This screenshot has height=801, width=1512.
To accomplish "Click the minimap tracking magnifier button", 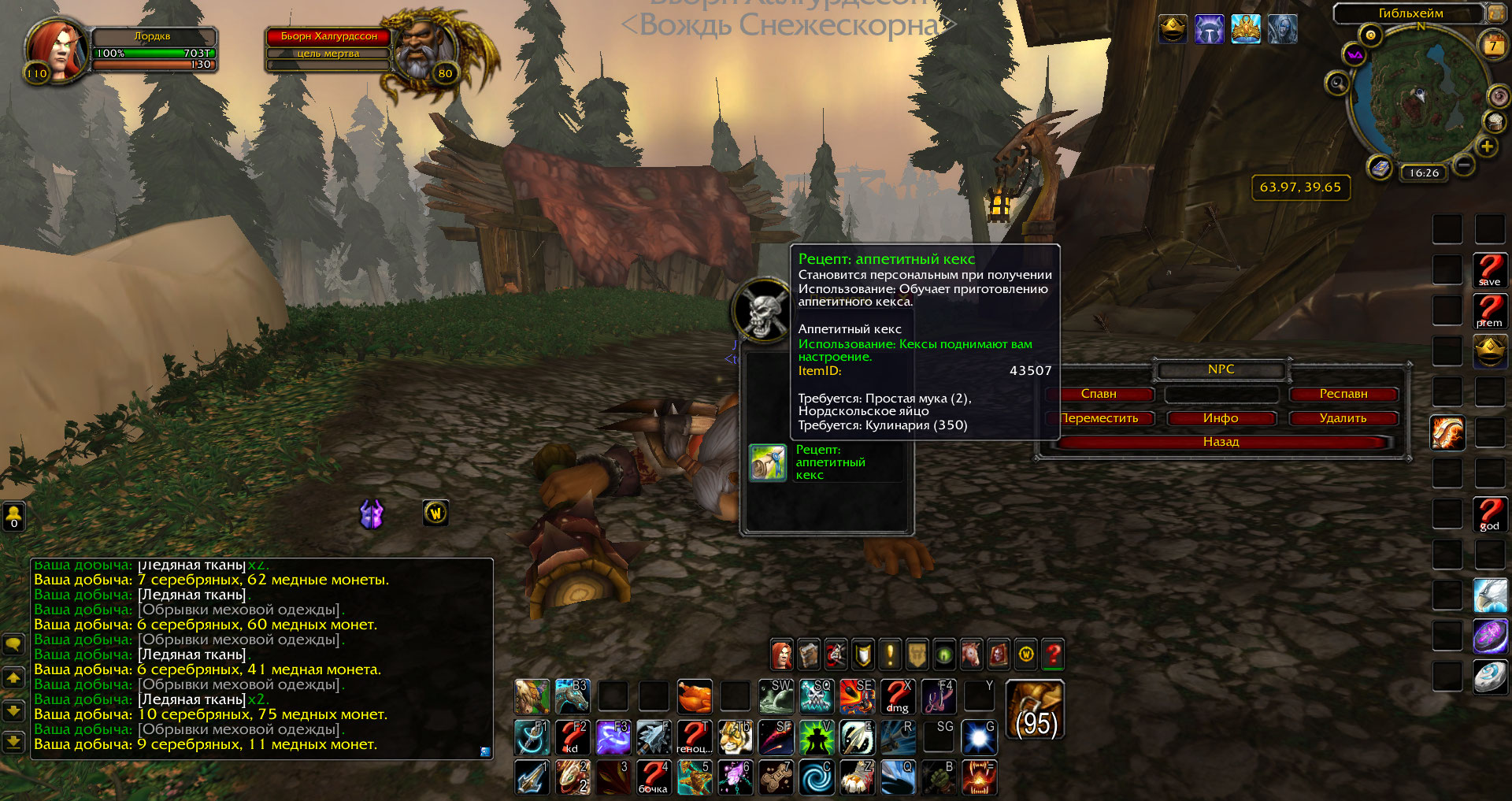I will tap(1337, 82).
